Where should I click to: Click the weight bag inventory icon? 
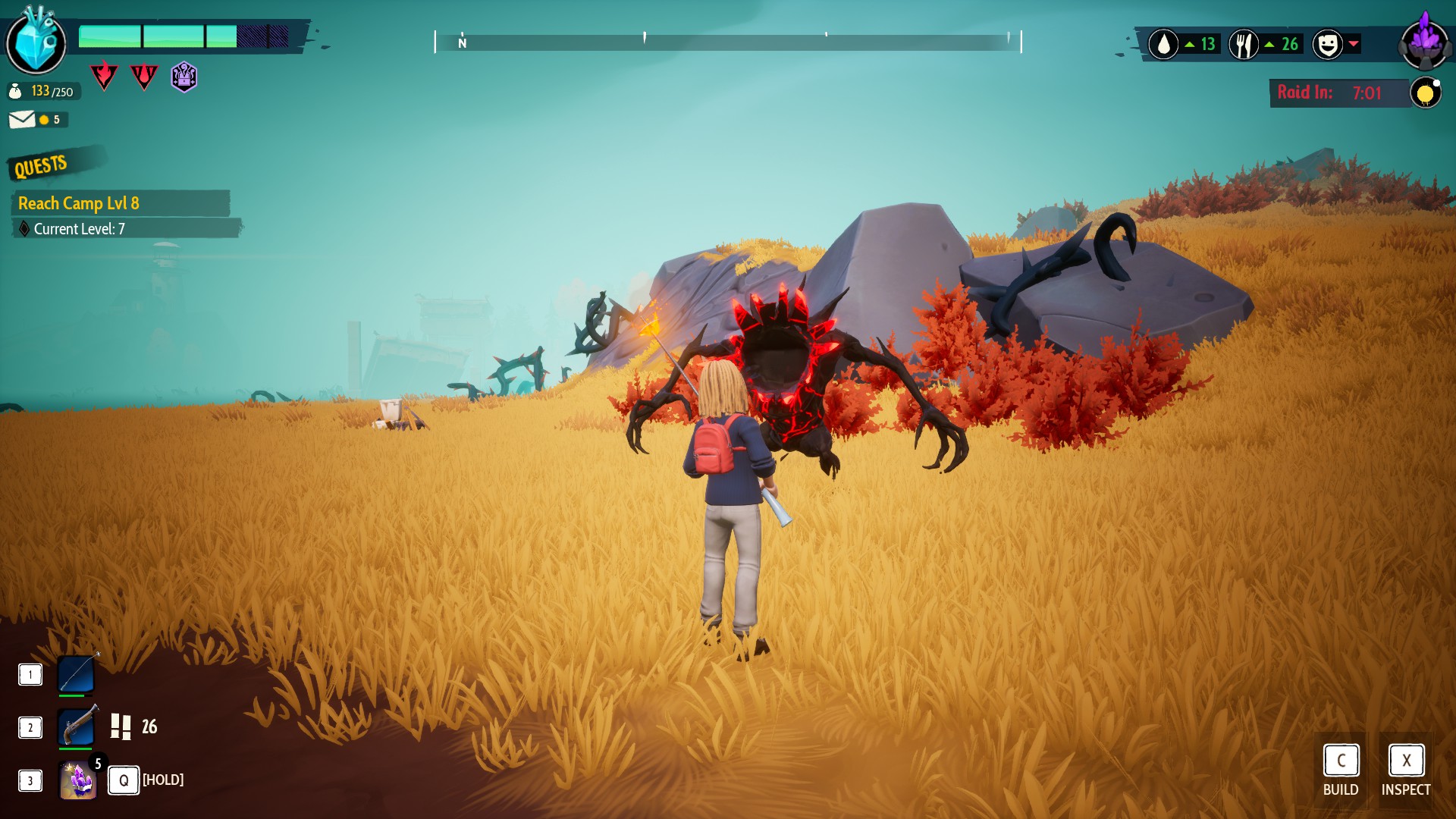click(15, 92)
